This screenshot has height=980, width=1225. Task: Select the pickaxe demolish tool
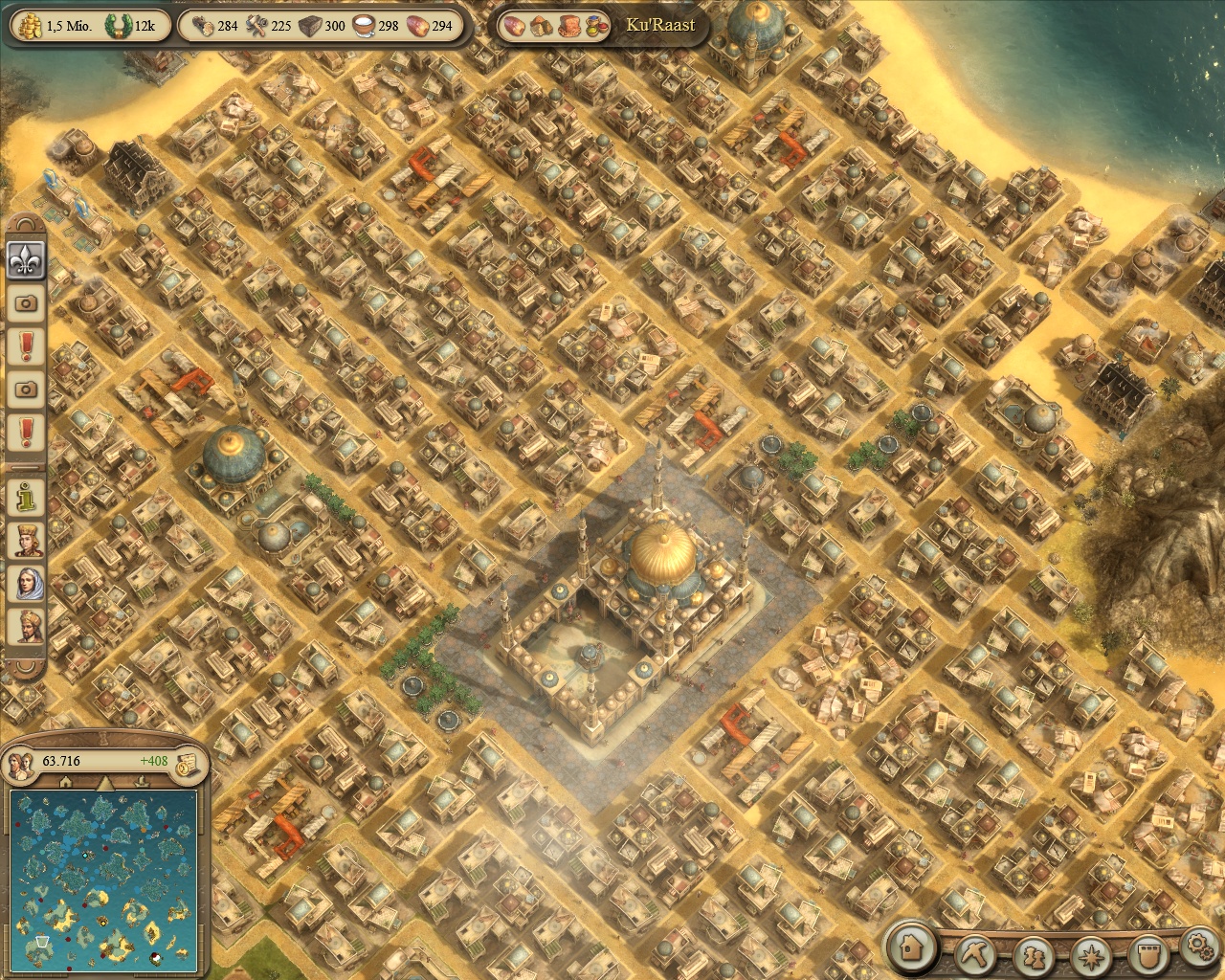[x=976, y=953]
